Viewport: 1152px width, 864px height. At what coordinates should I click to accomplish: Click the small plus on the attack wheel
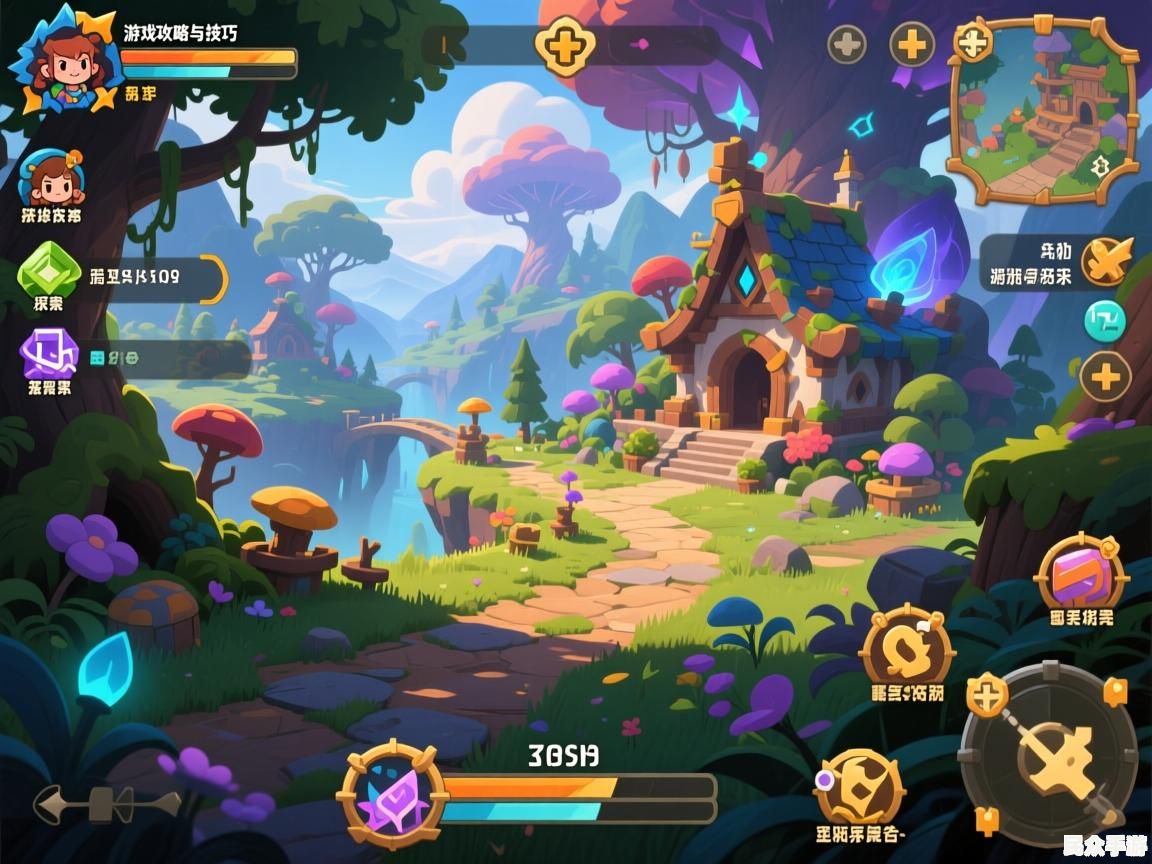click(987, 695)
